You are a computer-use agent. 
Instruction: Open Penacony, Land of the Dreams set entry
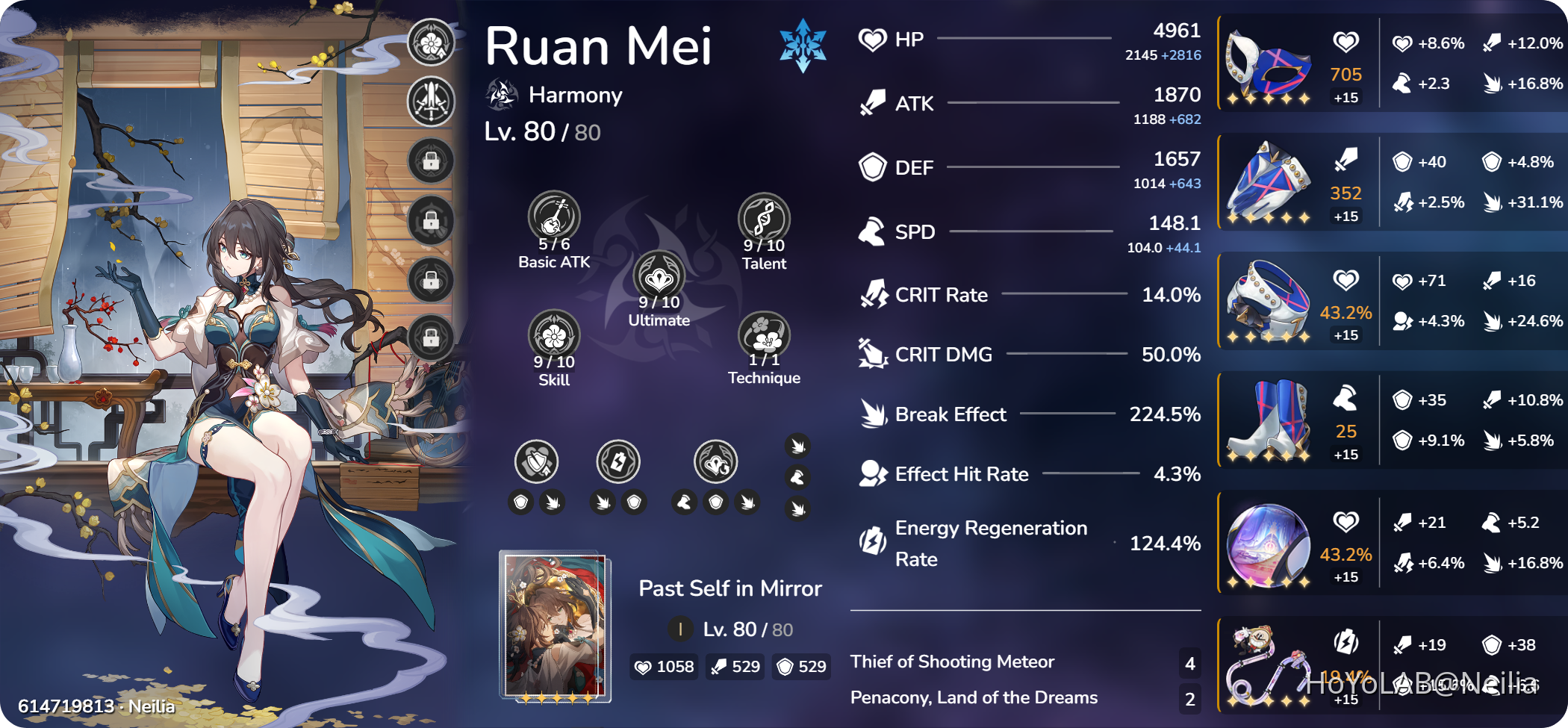(974, 697)
